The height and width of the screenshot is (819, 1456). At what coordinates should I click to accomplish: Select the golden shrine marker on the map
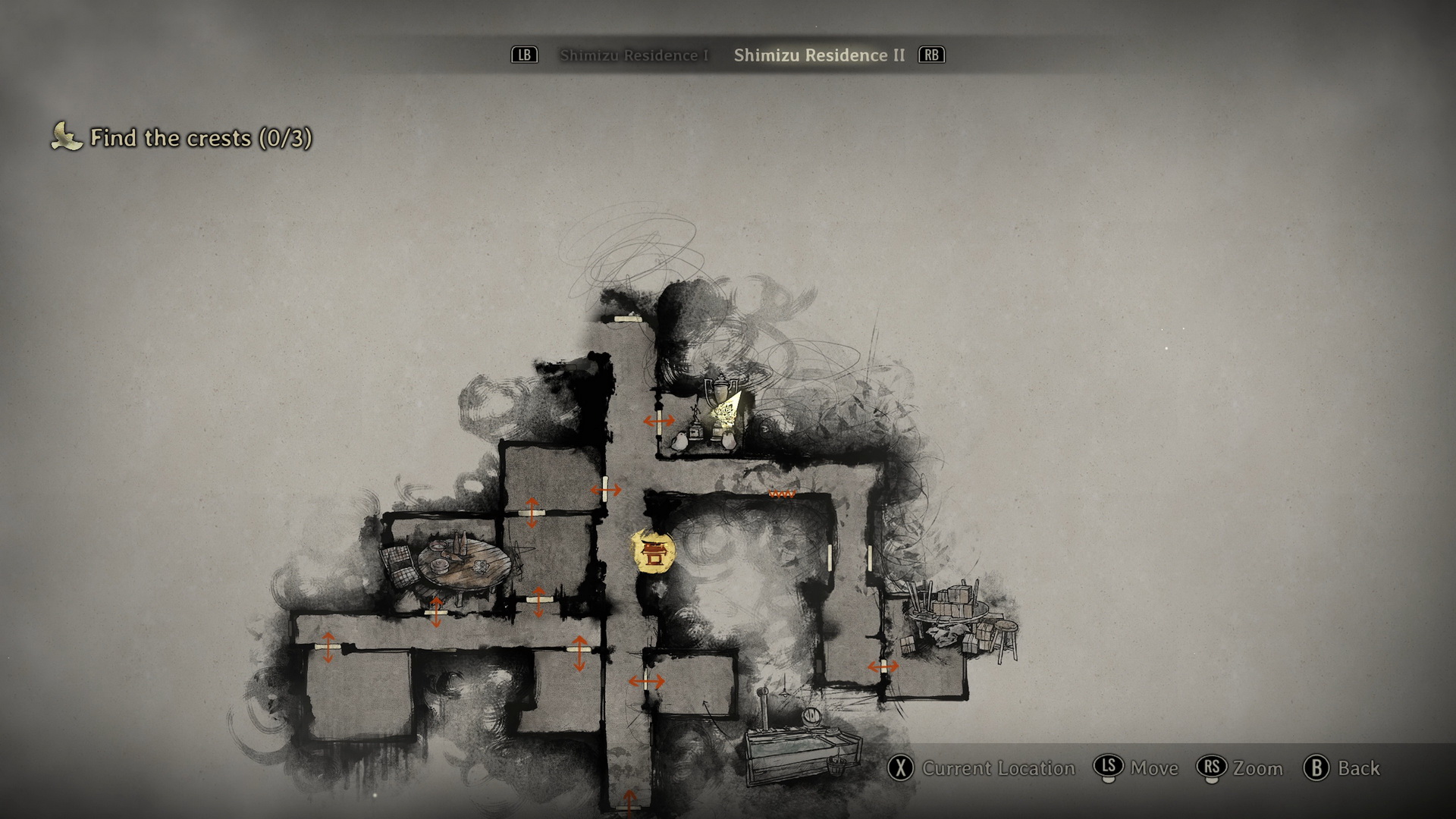pyautogui.click(x=653, y=551)
